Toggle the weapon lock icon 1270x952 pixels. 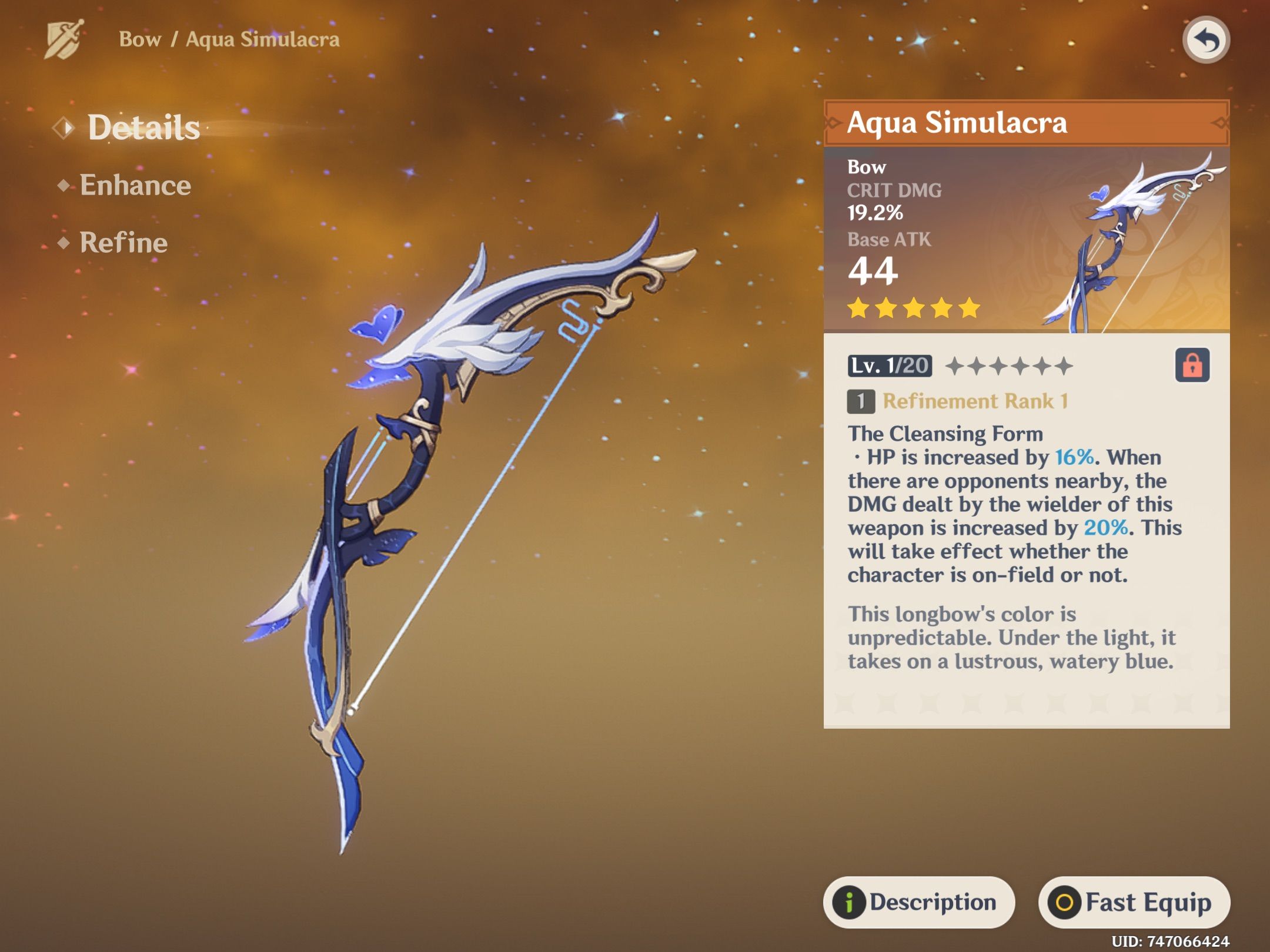1192,366
